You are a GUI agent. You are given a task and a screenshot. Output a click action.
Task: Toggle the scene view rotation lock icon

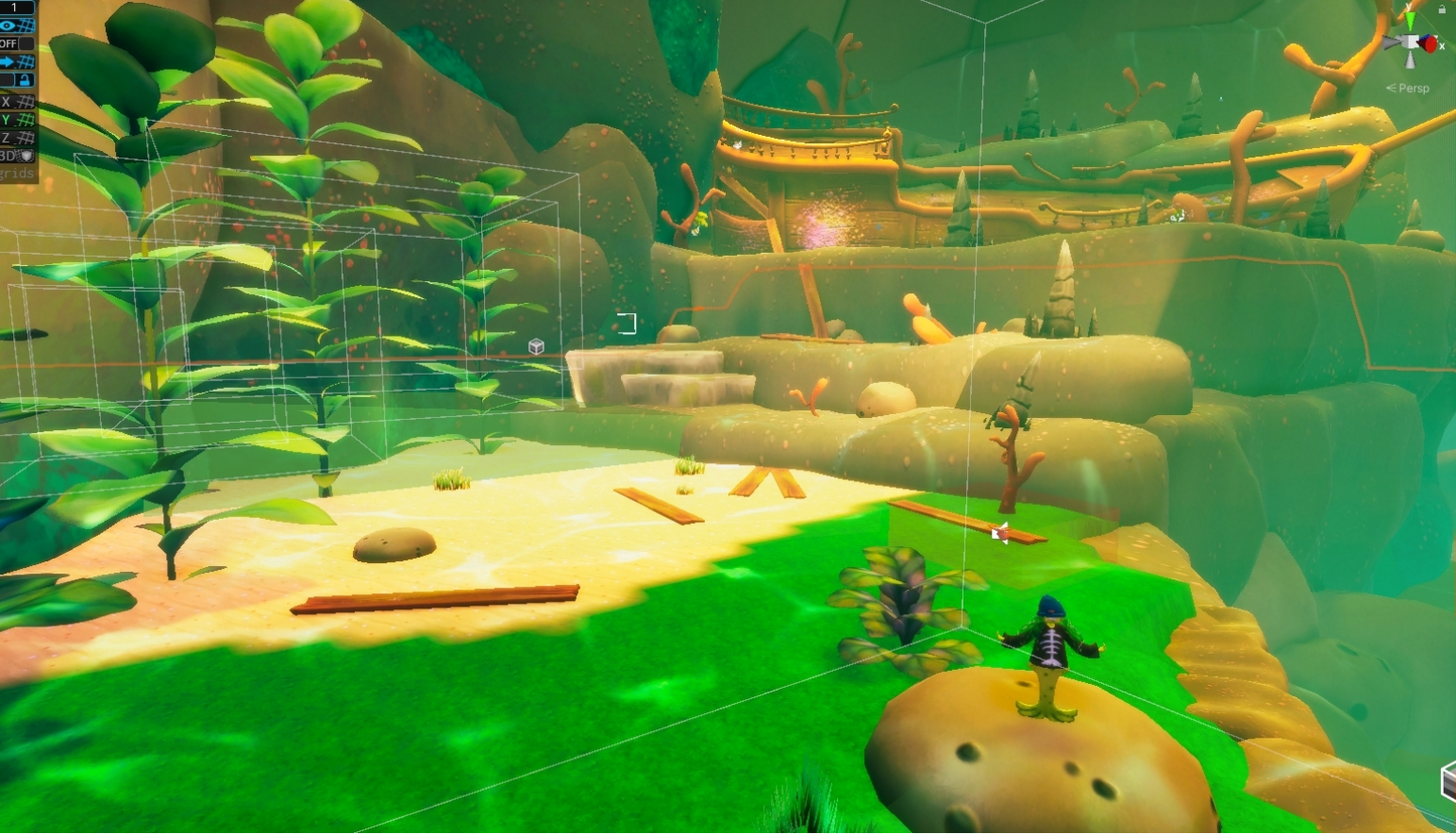click(x=1442, y=9)
